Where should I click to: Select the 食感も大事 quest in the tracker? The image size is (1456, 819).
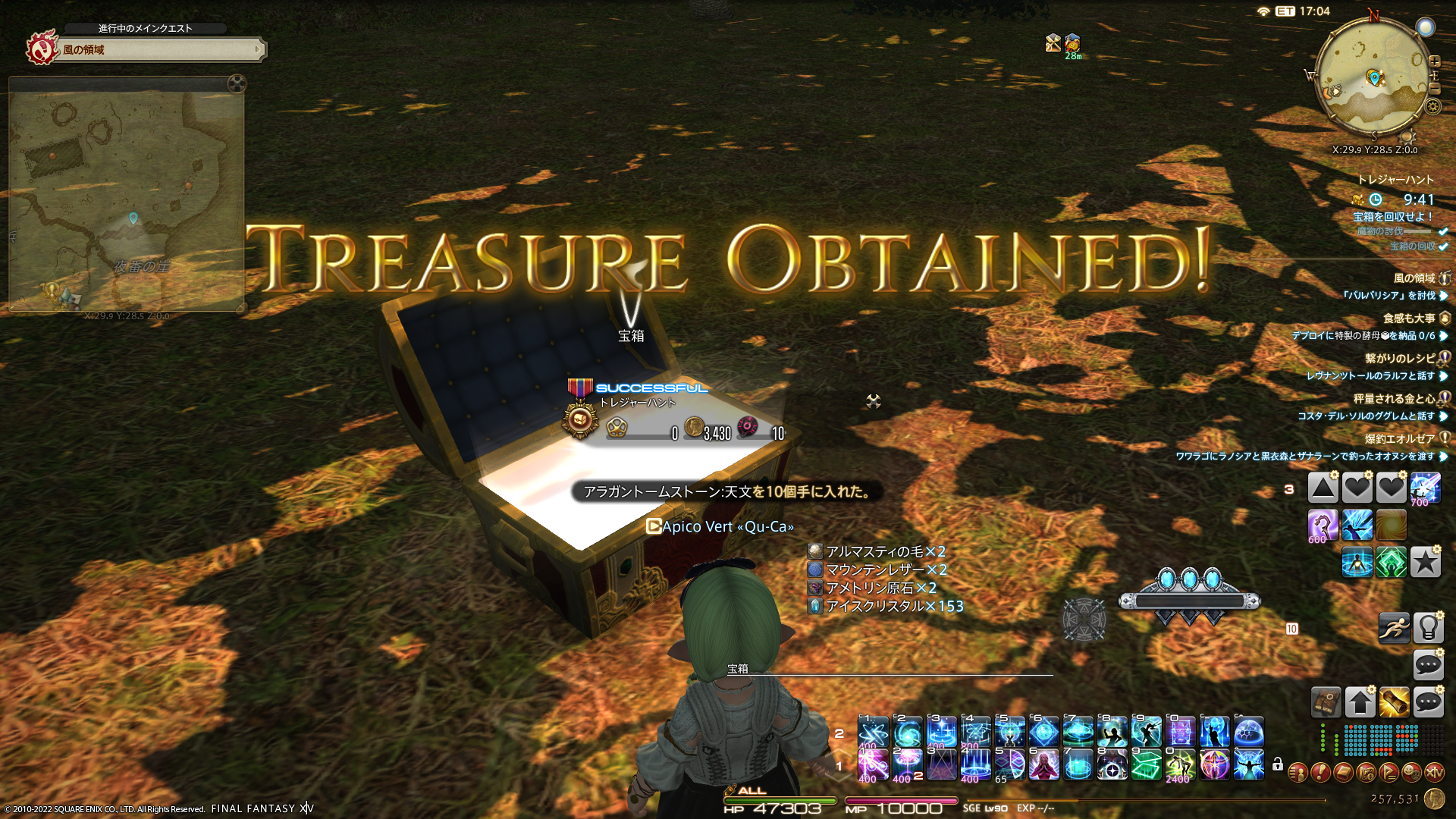1408,318
